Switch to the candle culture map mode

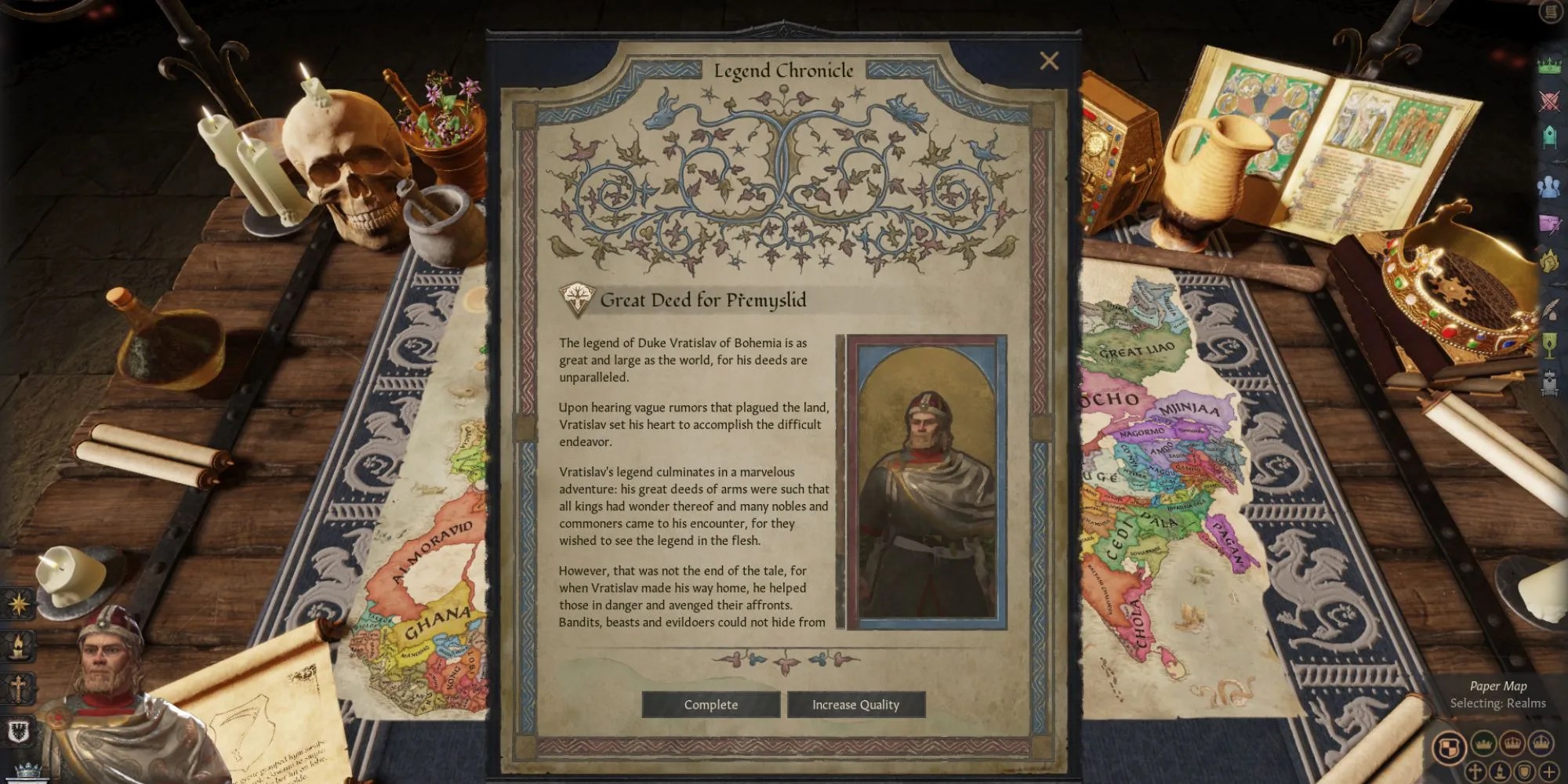click(x=1500, y=771)
